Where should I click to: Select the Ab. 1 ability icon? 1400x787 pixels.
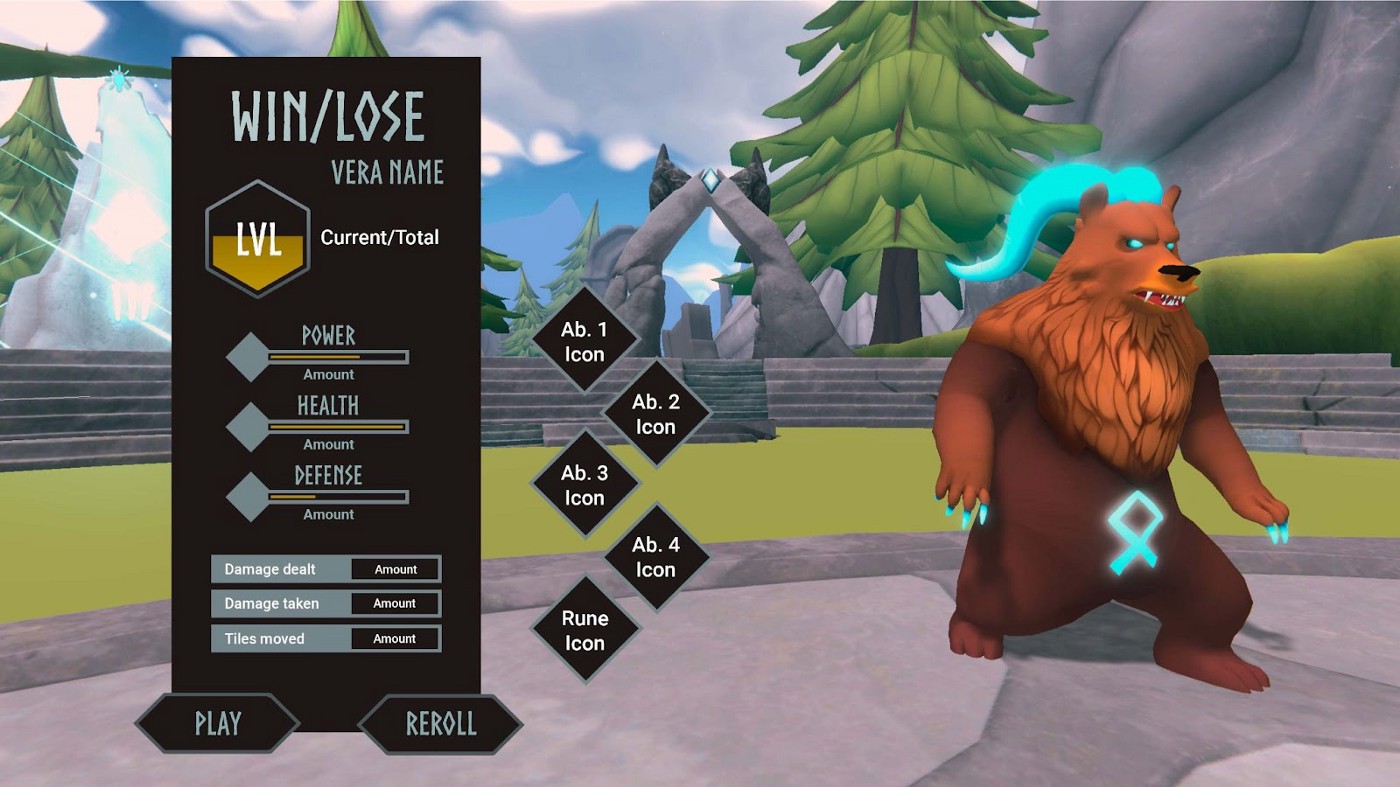coord(584,341)
